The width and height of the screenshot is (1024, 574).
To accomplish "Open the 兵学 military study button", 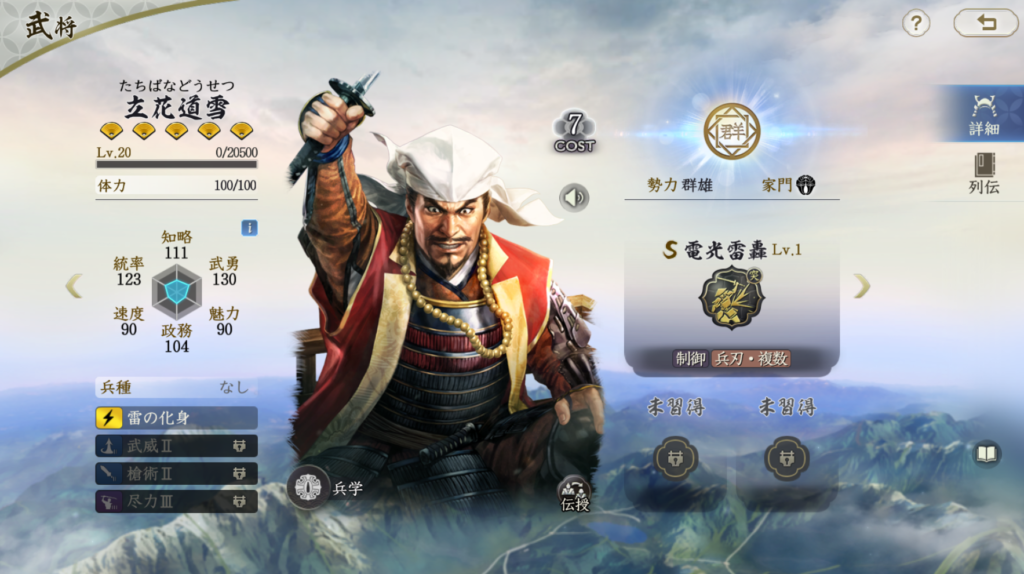I will tap(308, 488).
